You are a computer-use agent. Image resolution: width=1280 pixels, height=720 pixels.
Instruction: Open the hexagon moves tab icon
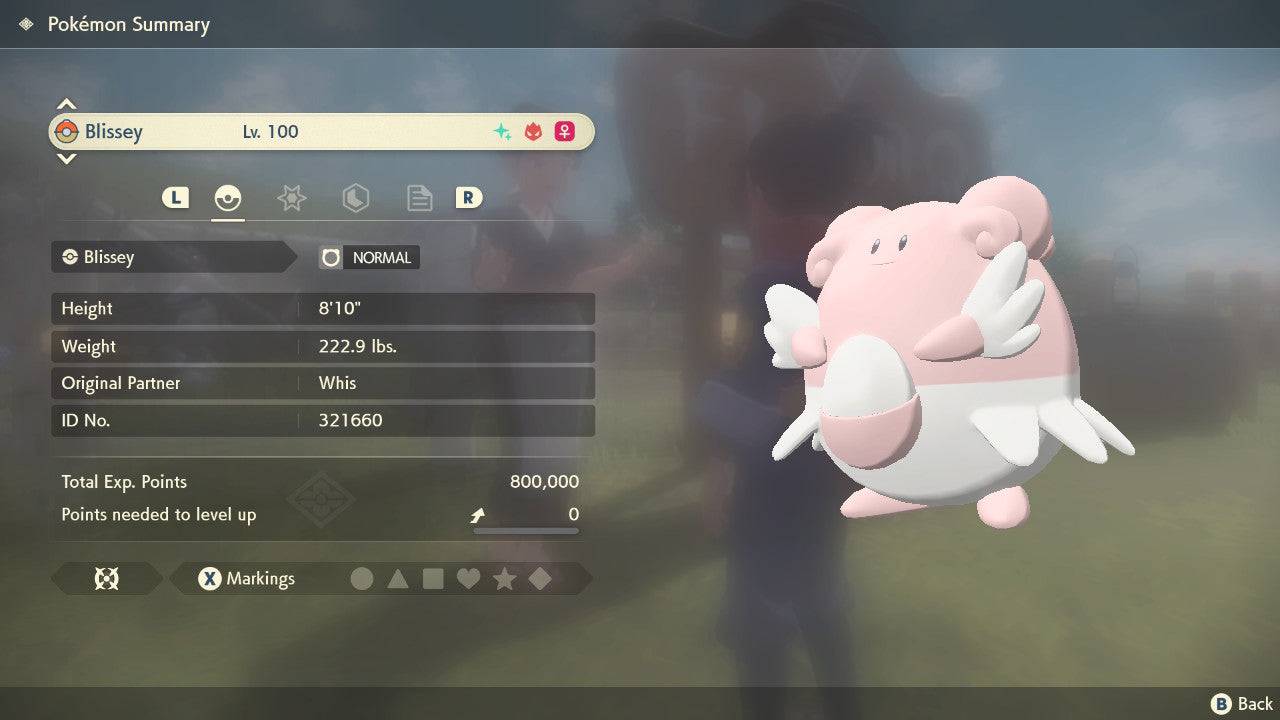pyautogui.click(x=356, y=197)
